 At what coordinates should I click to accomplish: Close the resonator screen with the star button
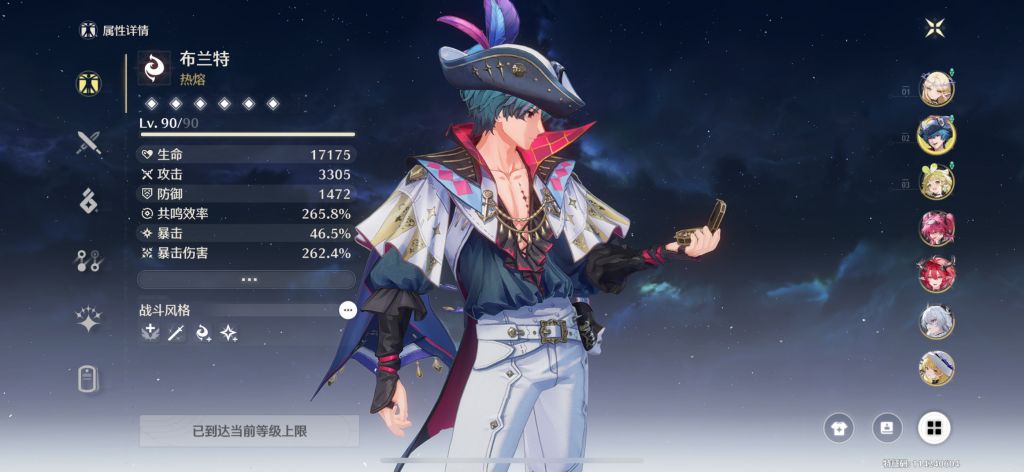point(935,28)
